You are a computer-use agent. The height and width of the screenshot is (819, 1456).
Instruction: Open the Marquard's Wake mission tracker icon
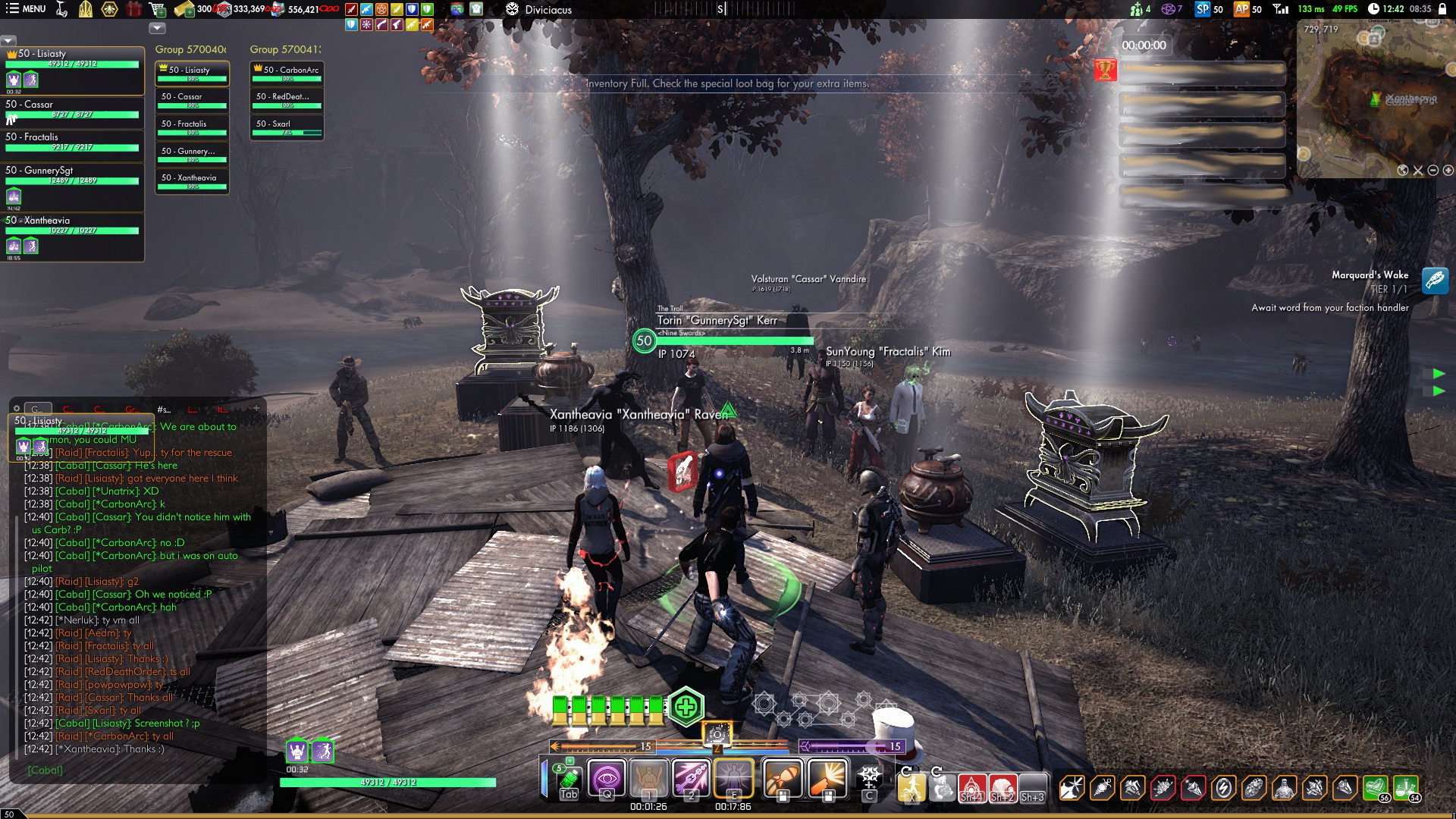(x=1435, y=281)
